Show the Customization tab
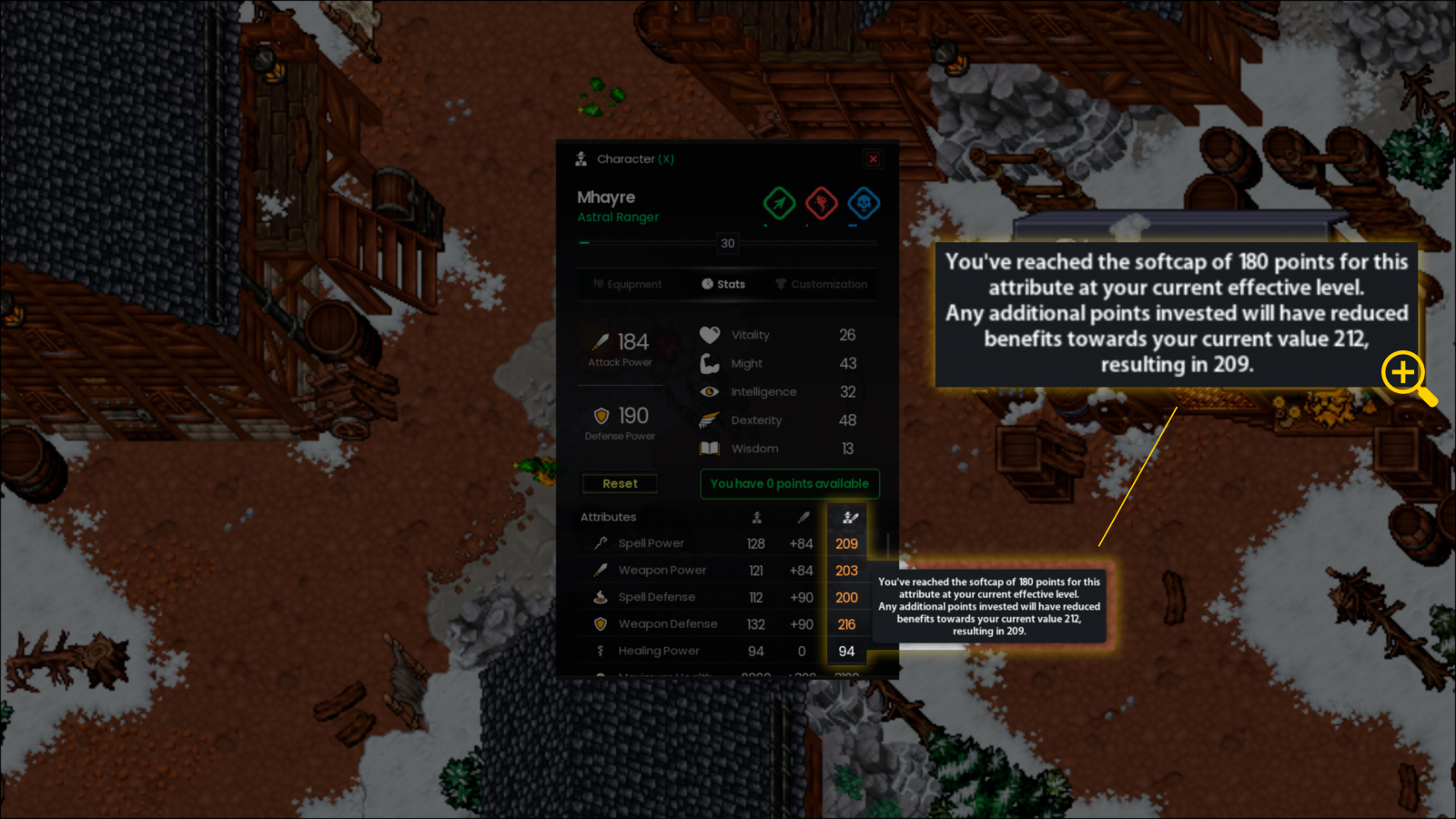The image size is (1456, 819). (x=821, y=285)
